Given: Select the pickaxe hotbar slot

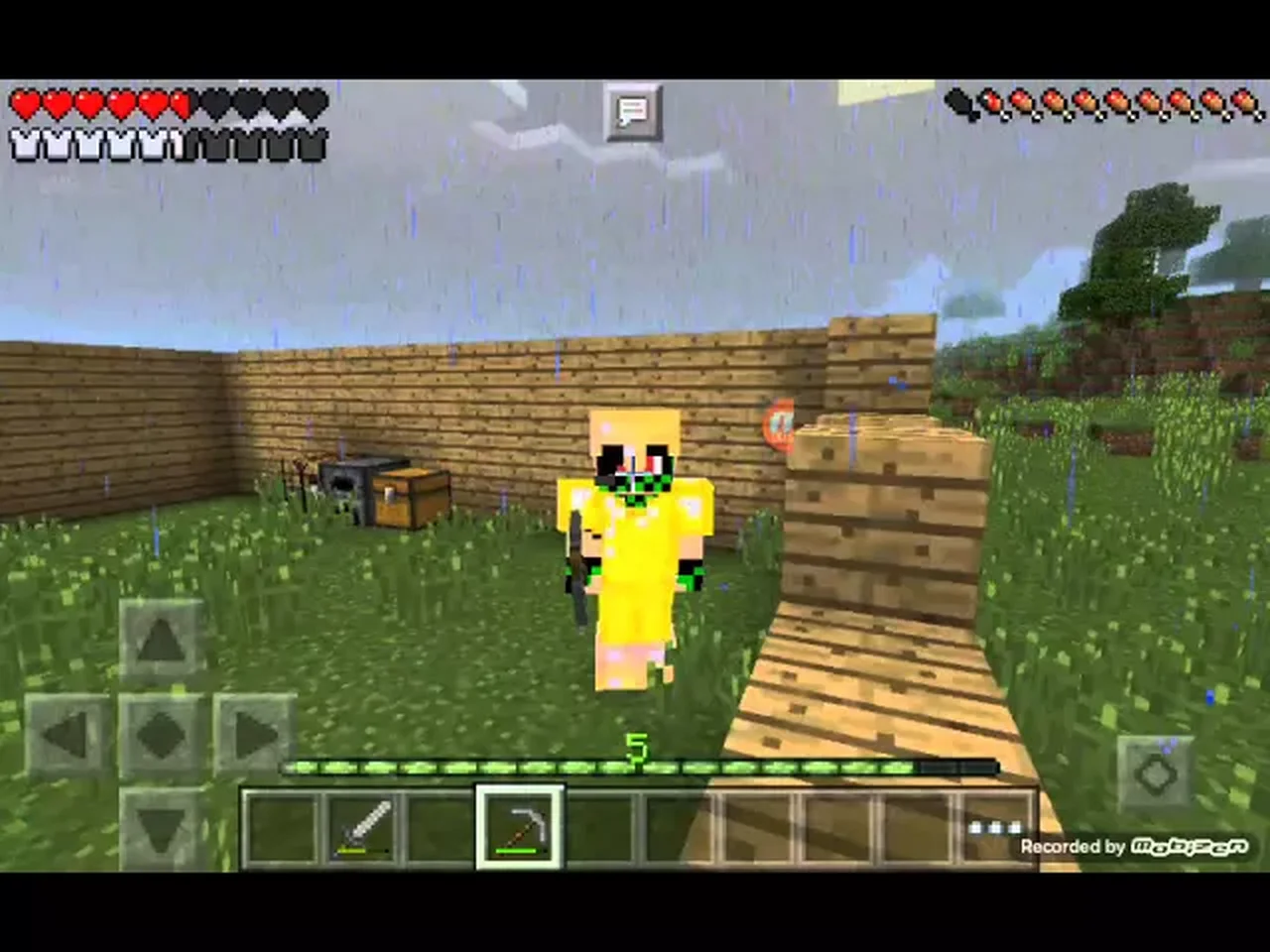Looking at the screenshot, I should click(519, 827).
